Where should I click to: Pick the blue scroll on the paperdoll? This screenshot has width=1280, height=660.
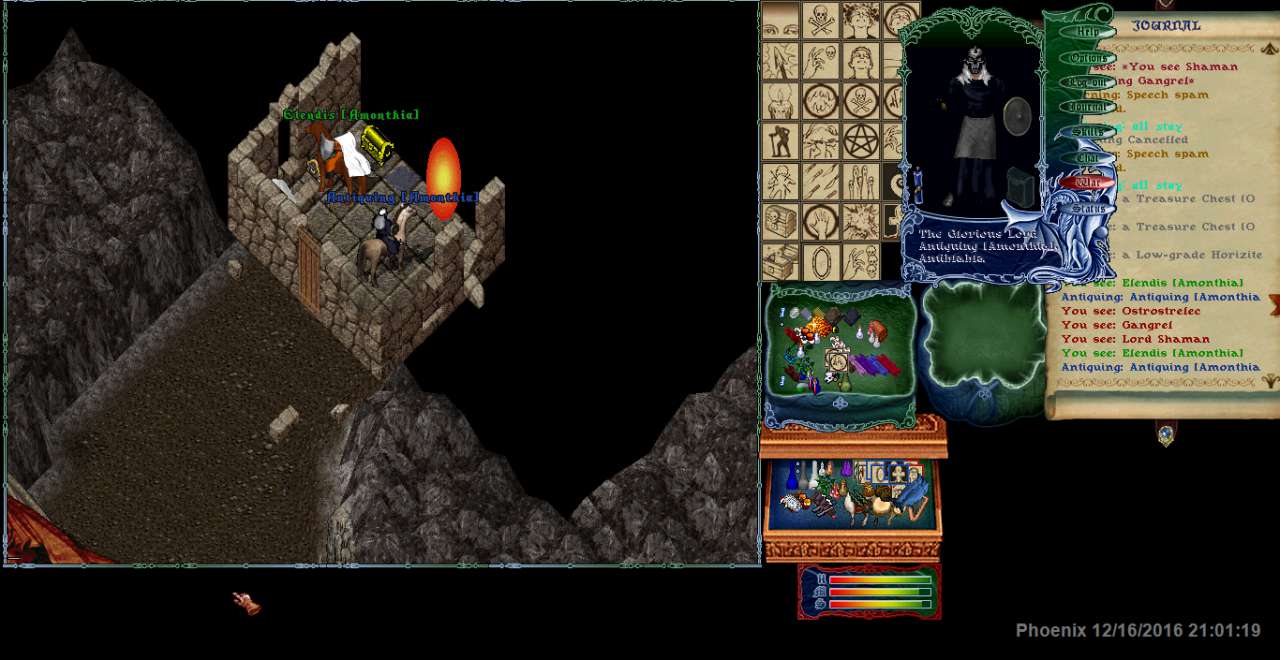pos(917,185)
